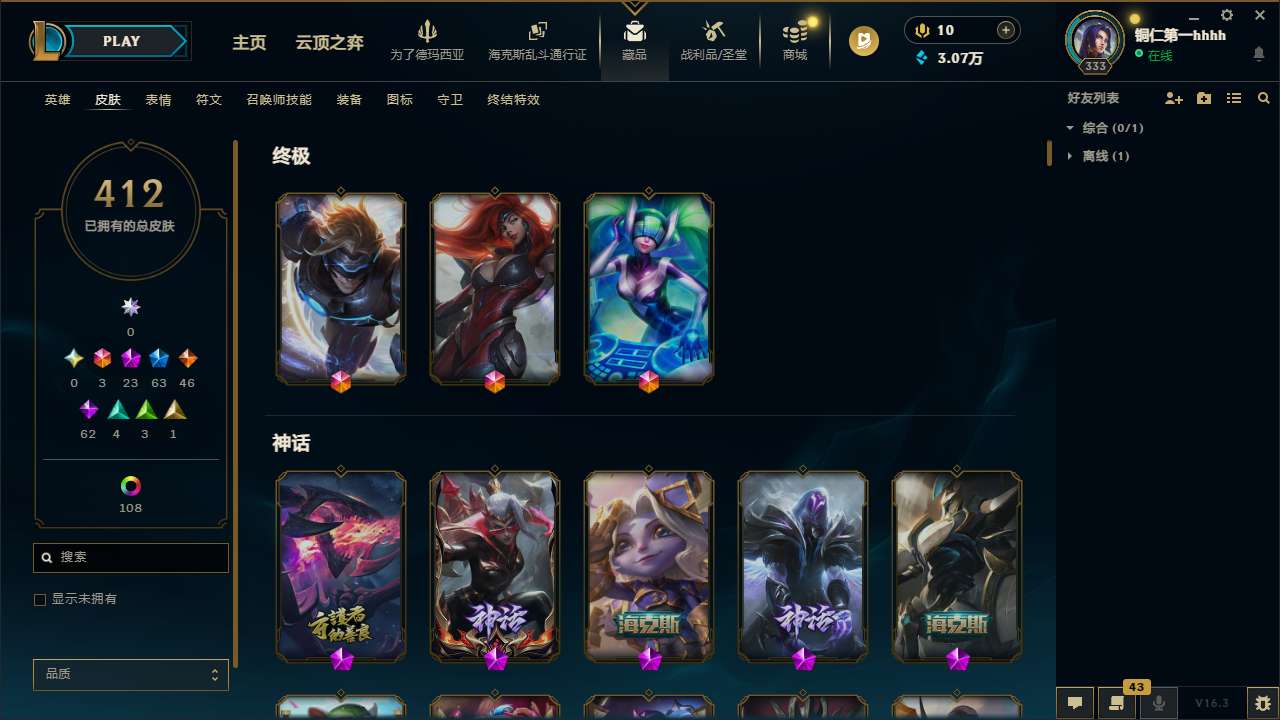Switch to the 英雄 tab
This screenshot has height=720, width=1280.
point(57,100)
